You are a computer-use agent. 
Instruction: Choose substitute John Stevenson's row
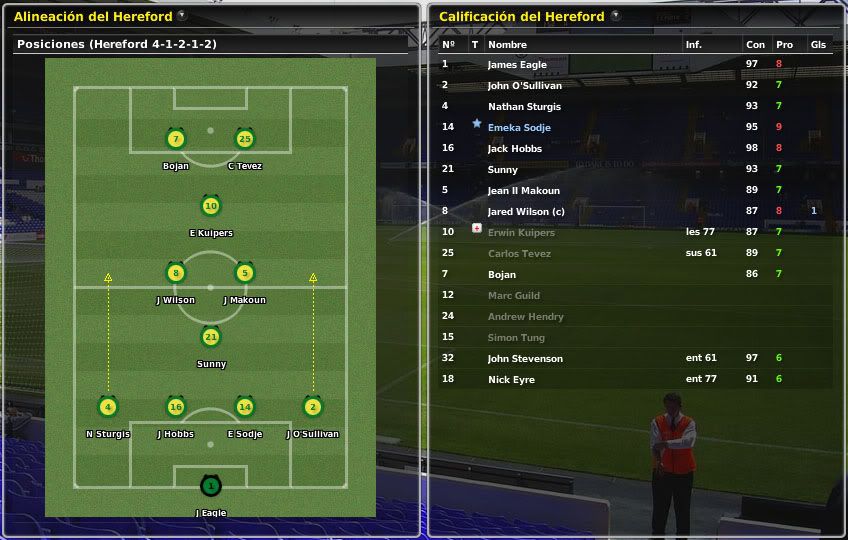click(525, 358)
